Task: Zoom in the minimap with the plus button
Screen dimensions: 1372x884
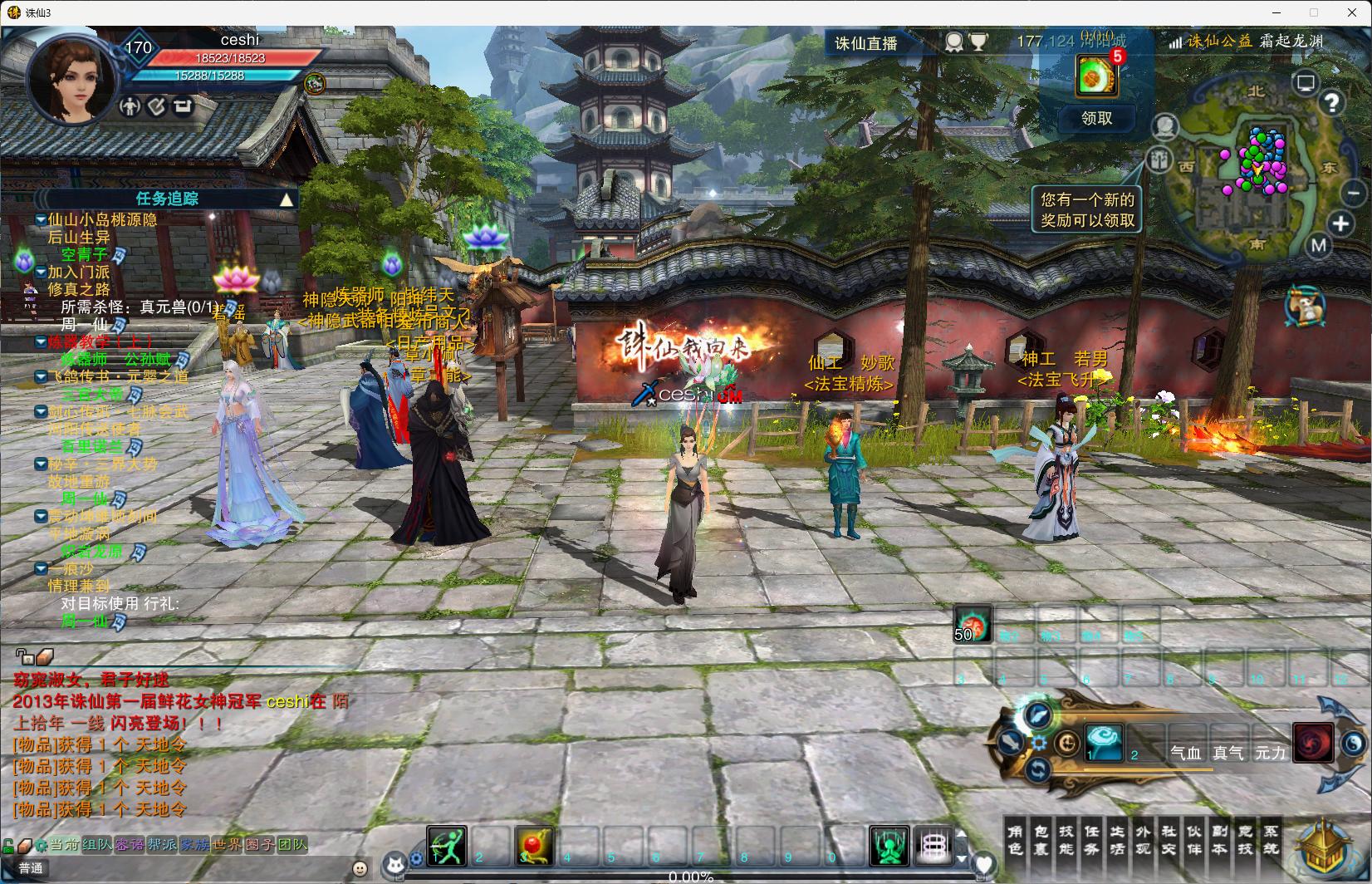Action: click(x=1340, y=223)
